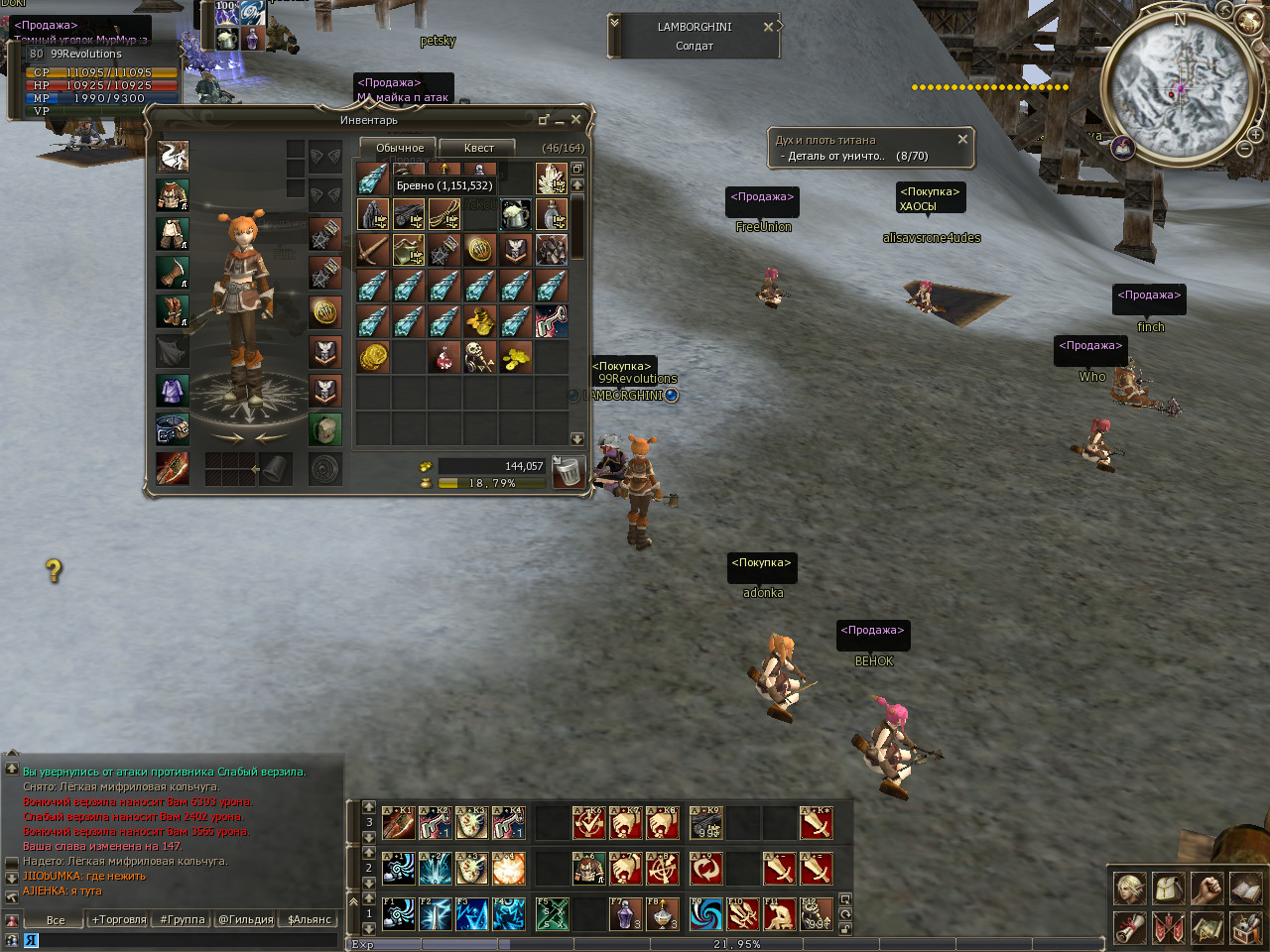
Task: Select the #Группа chat tab
Action: pyautogui.click(x=183, y=920)
